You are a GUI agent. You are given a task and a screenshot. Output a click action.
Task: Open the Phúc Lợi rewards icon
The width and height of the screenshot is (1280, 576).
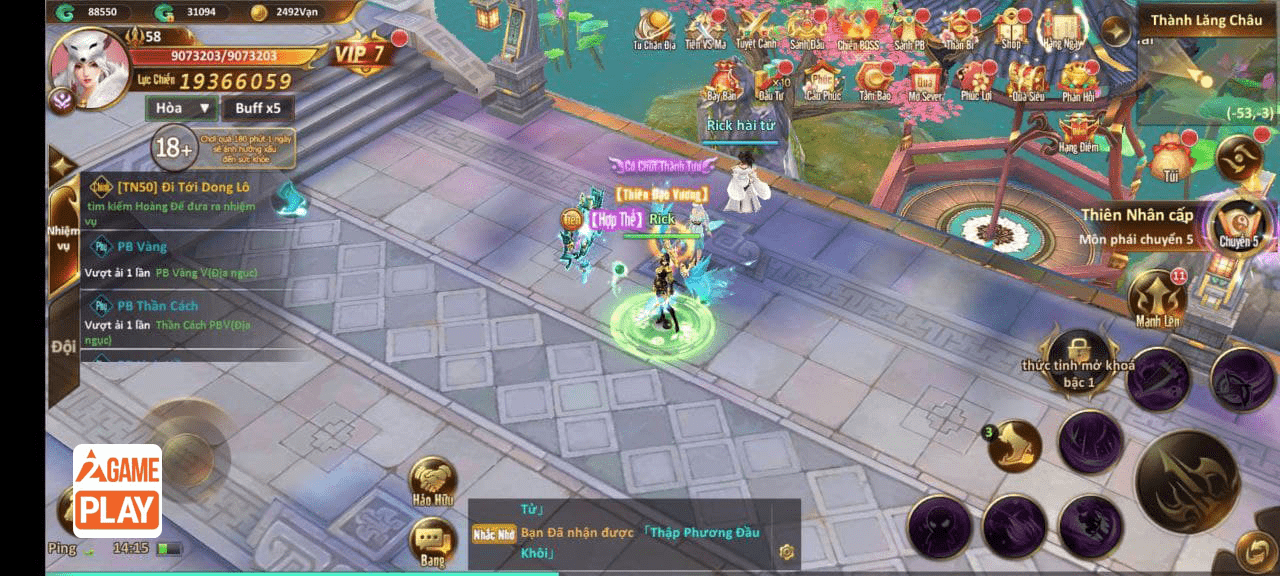pos(976,81)
